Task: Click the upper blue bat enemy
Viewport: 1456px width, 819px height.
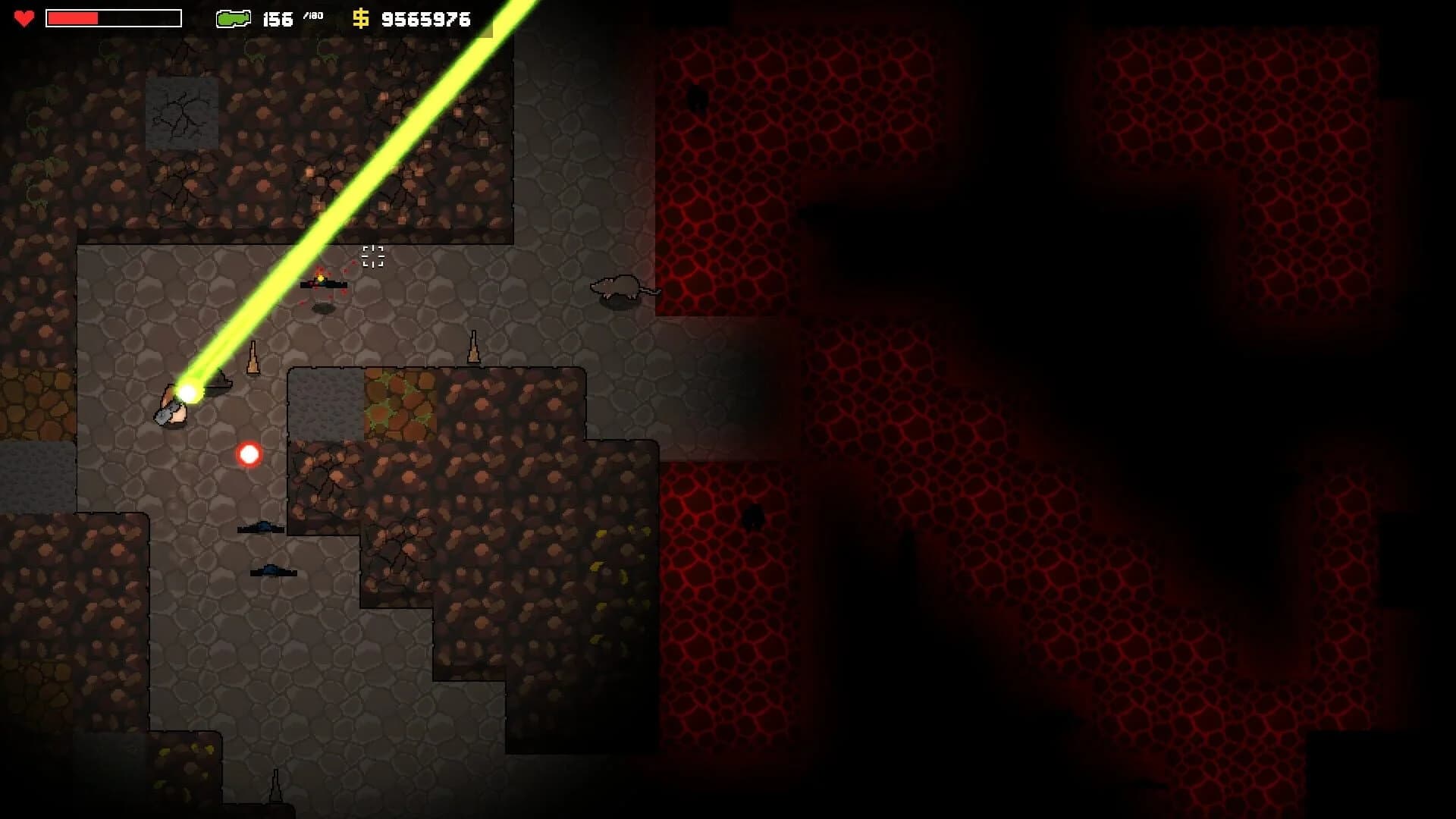Action: click(262, 529)
